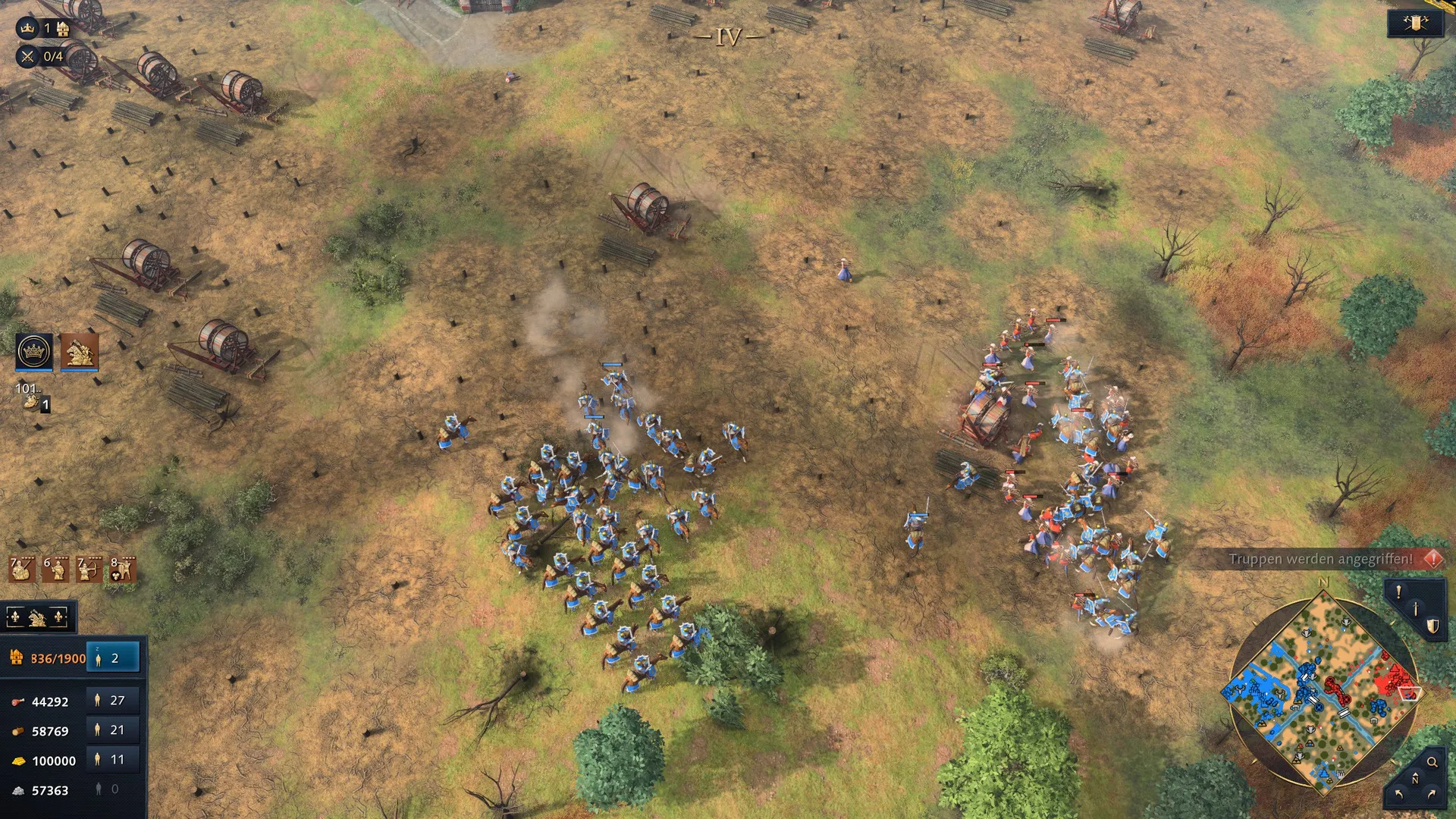Screen dimensions: 1456x819
Task: Select the cavalry unit portrait icon
Action: [79, 351]
